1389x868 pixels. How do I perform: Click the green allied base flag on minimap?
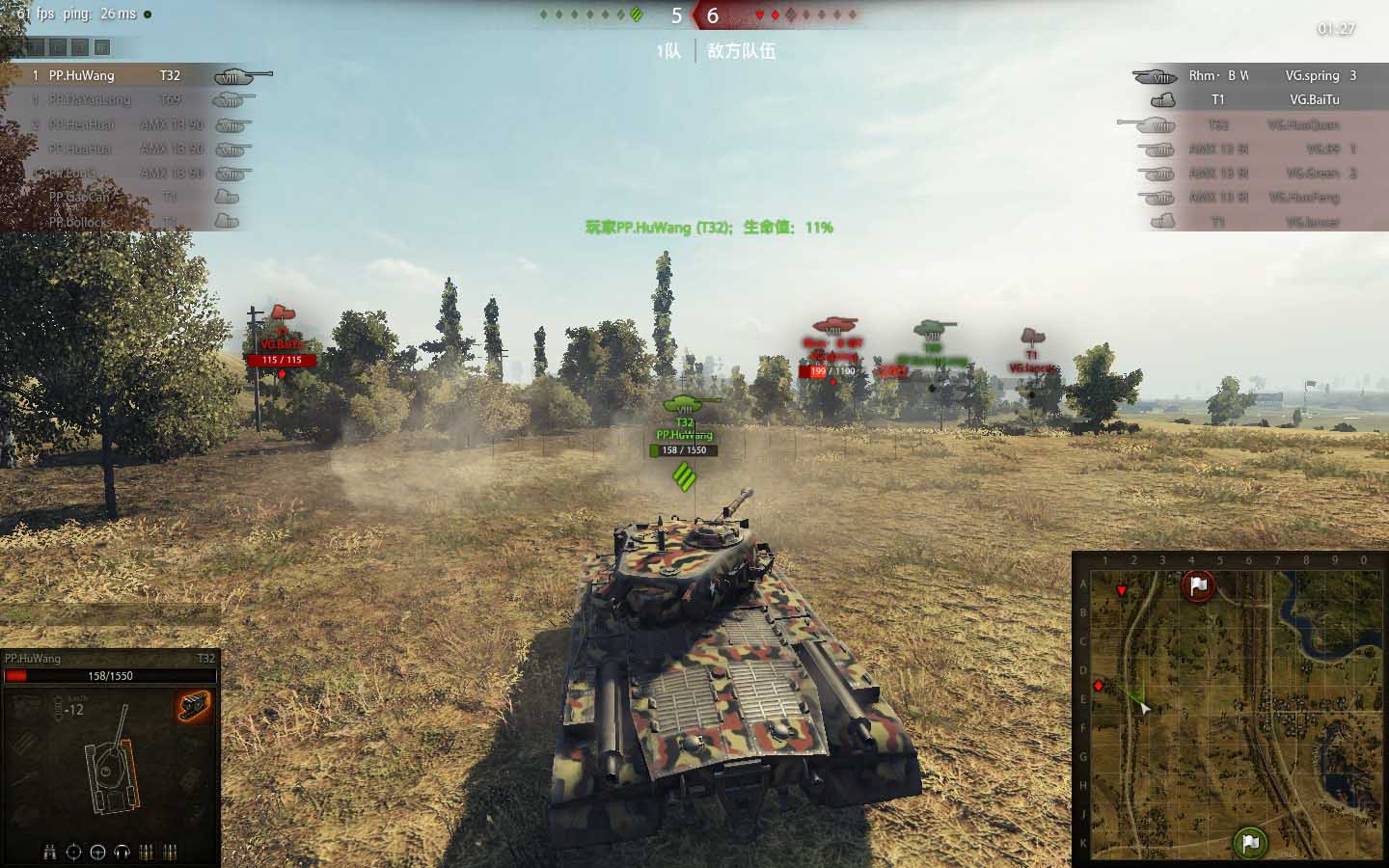pyautogui.click(x=1250, y=844)
